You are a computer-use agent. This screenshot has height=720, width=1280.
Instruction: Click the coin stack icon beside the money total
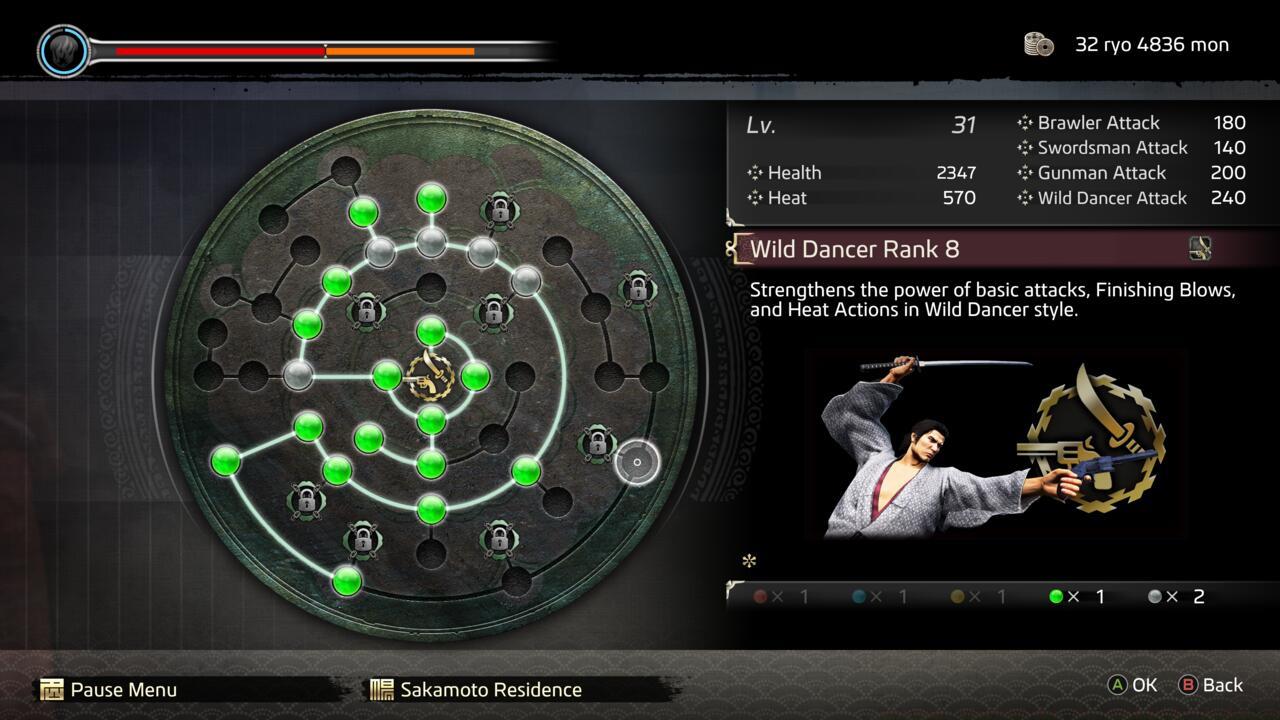click(x=1038, y=44)
